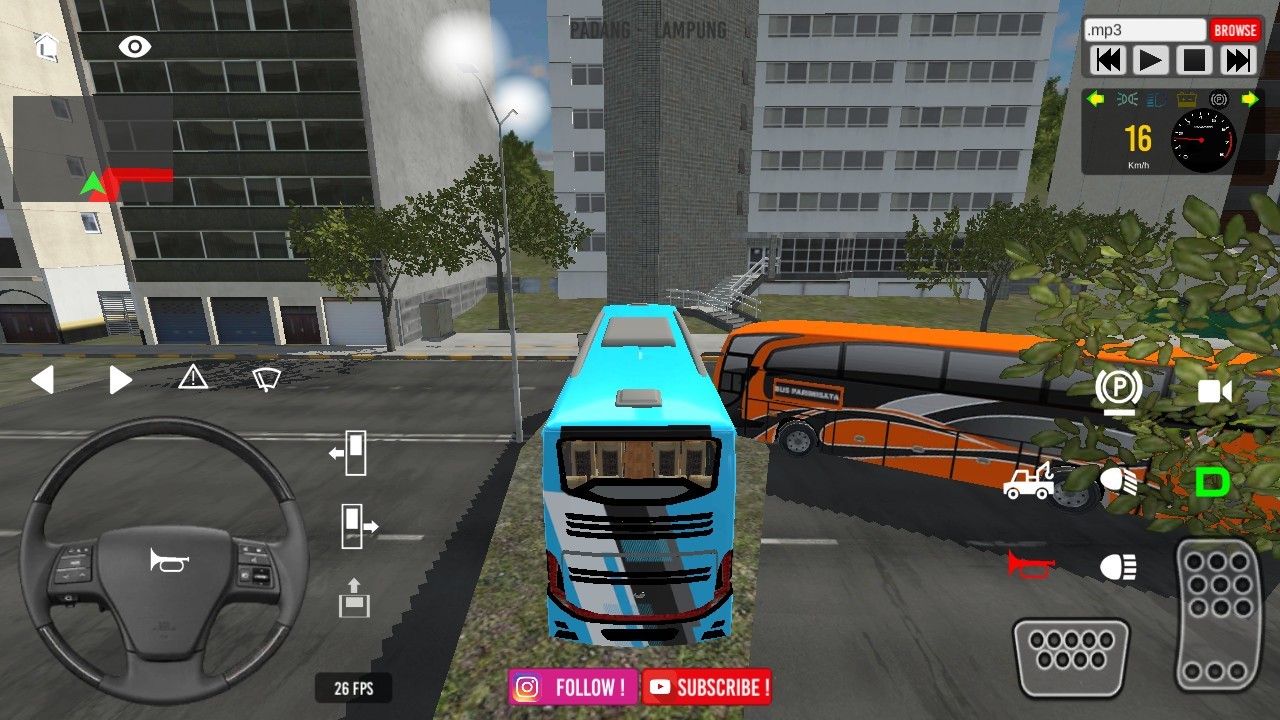Click the BROWSE button for mp3 files

[1235, 30]
